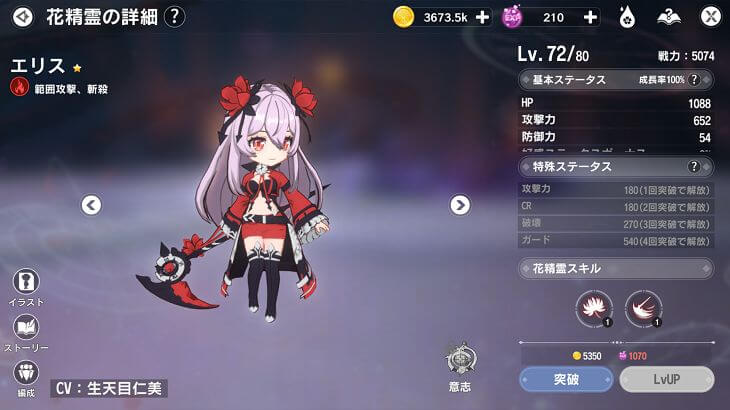This screenshot has height=410, width=730.
Task: Open help for 花精霊の詳細 title
Action: pos(174,16)
